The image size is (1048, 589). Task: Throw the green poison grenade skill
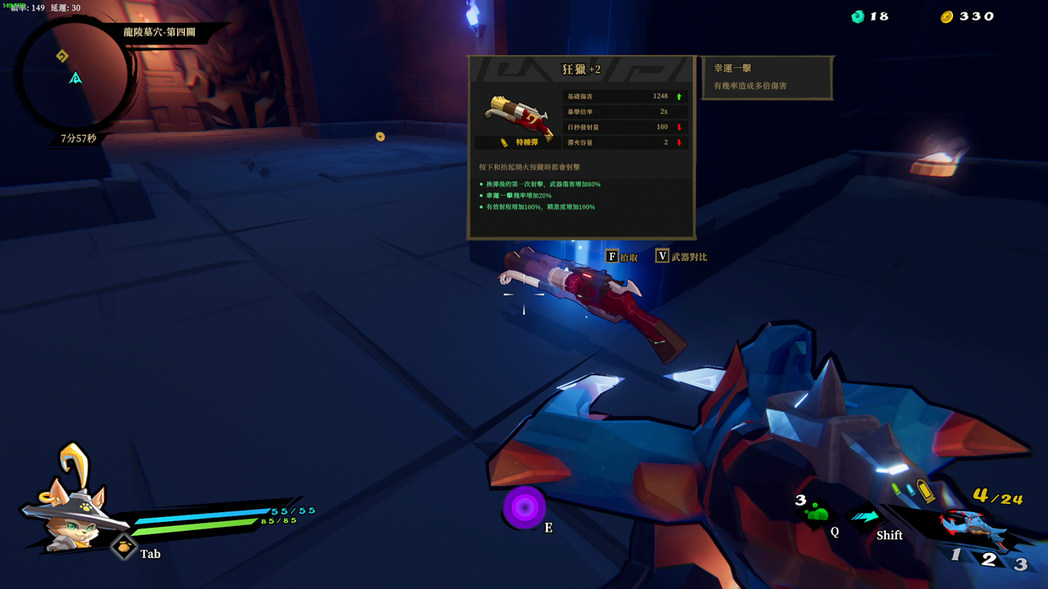pos(817,514)
